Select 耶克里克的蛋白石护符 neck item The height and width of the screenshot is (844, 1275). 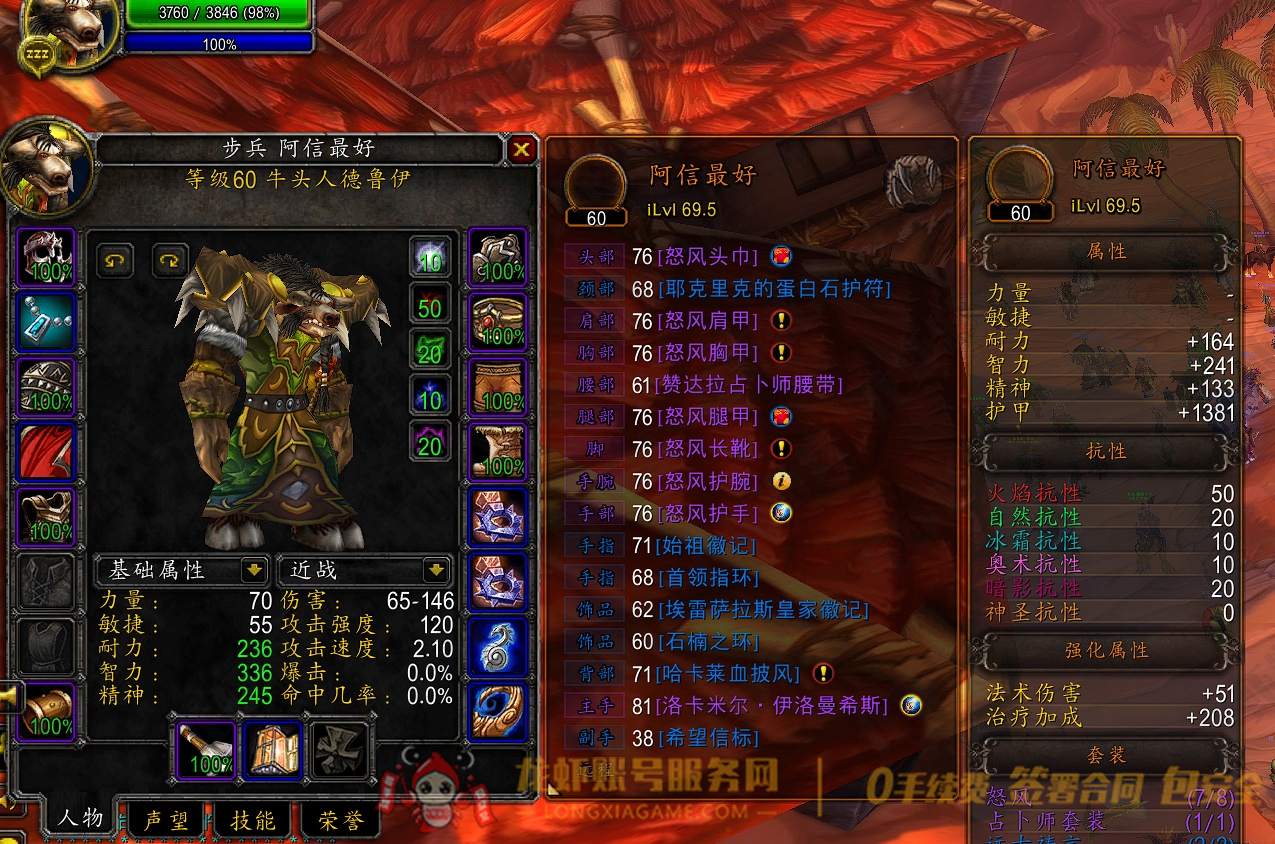tap(774, 289)
